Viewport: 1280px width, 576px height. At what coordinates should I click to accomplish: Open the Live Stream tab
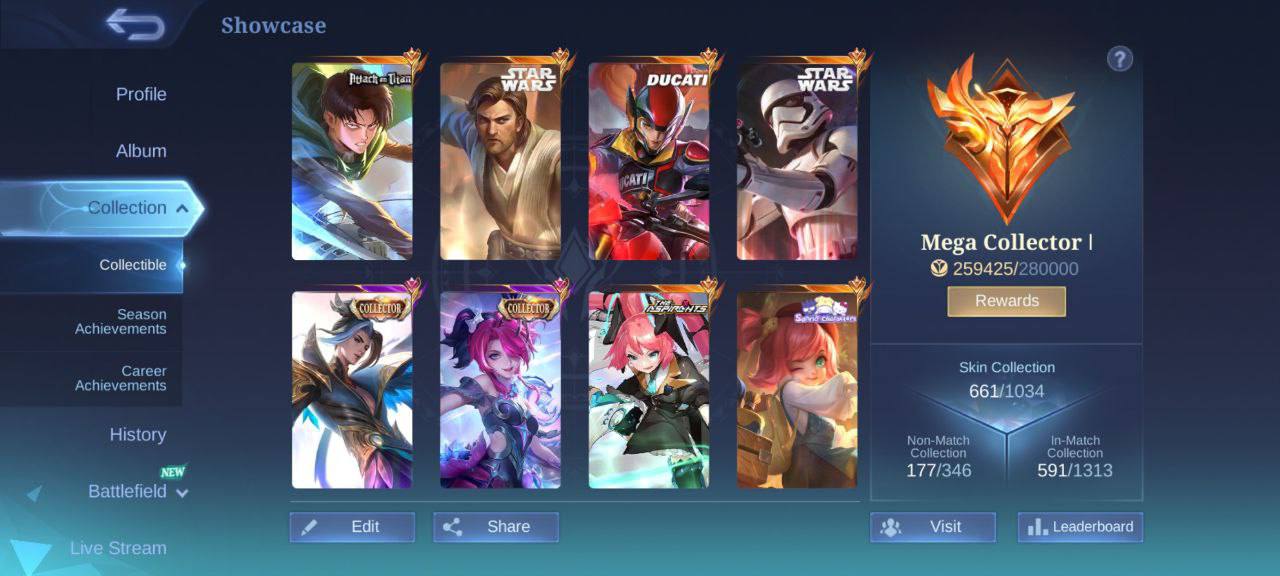coord(118,548)
